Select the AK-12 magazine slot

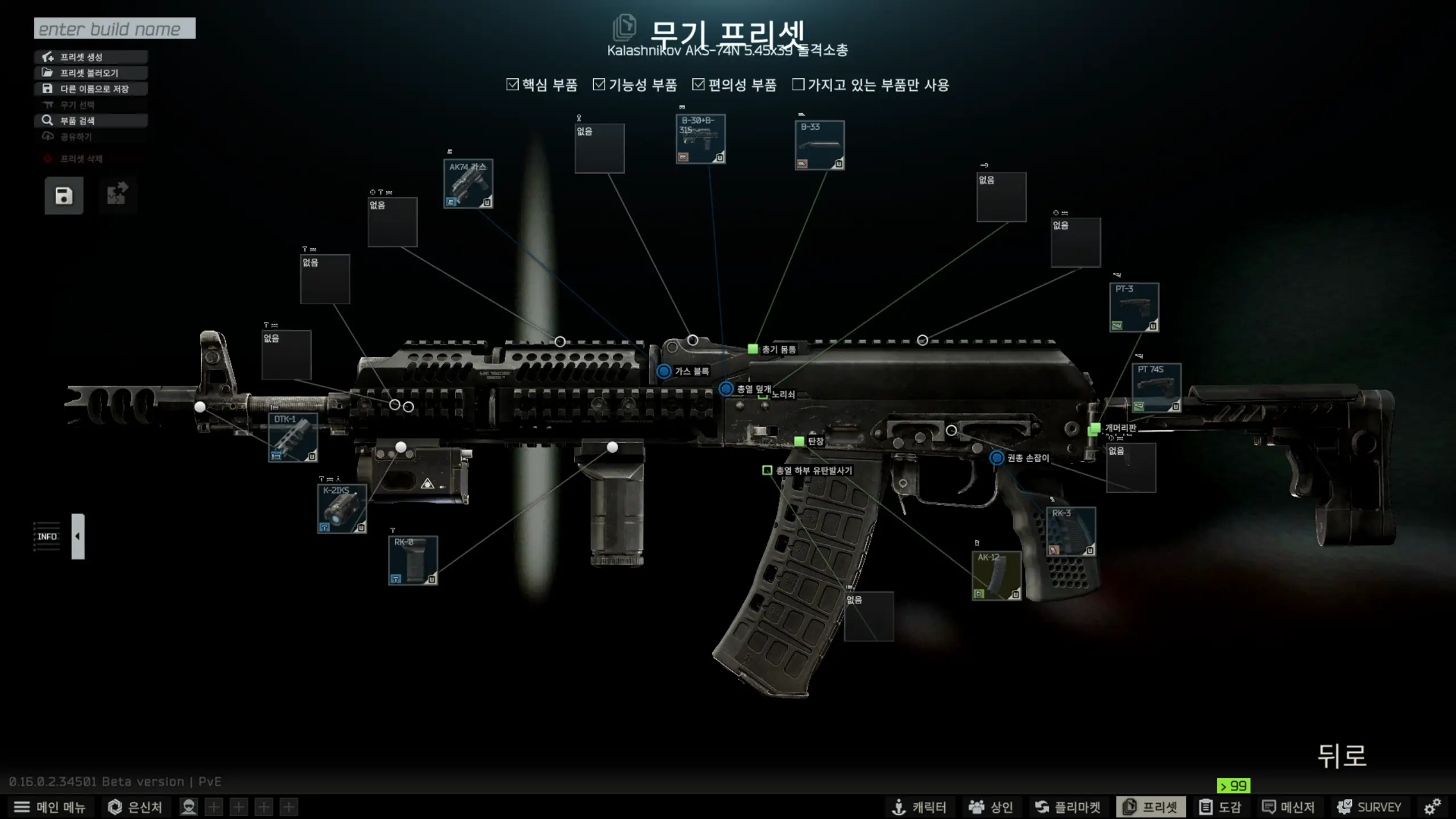click(996, 576)
